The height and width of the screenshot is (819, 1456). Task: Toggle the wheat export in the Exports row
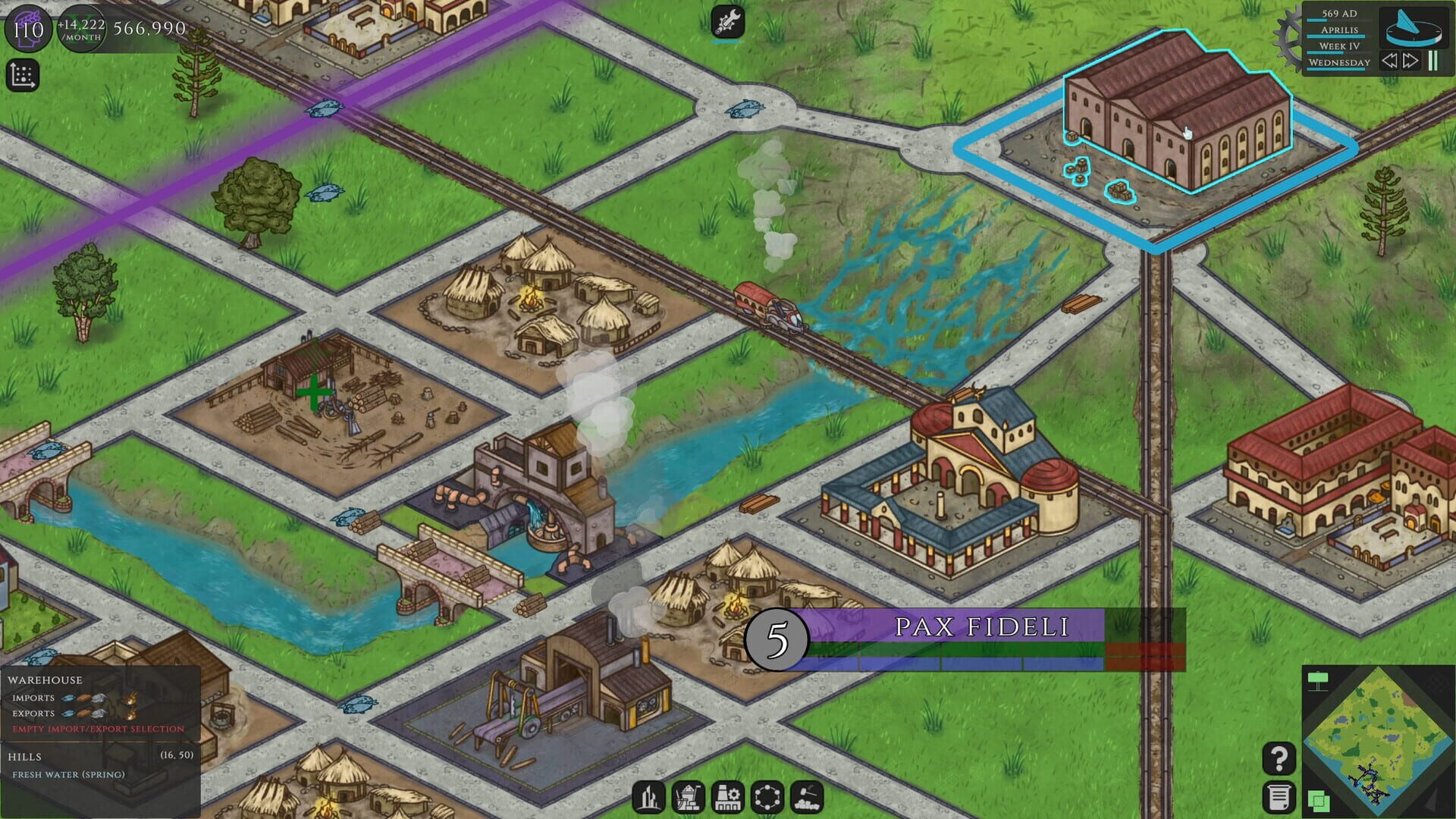[x=83, y=714]
